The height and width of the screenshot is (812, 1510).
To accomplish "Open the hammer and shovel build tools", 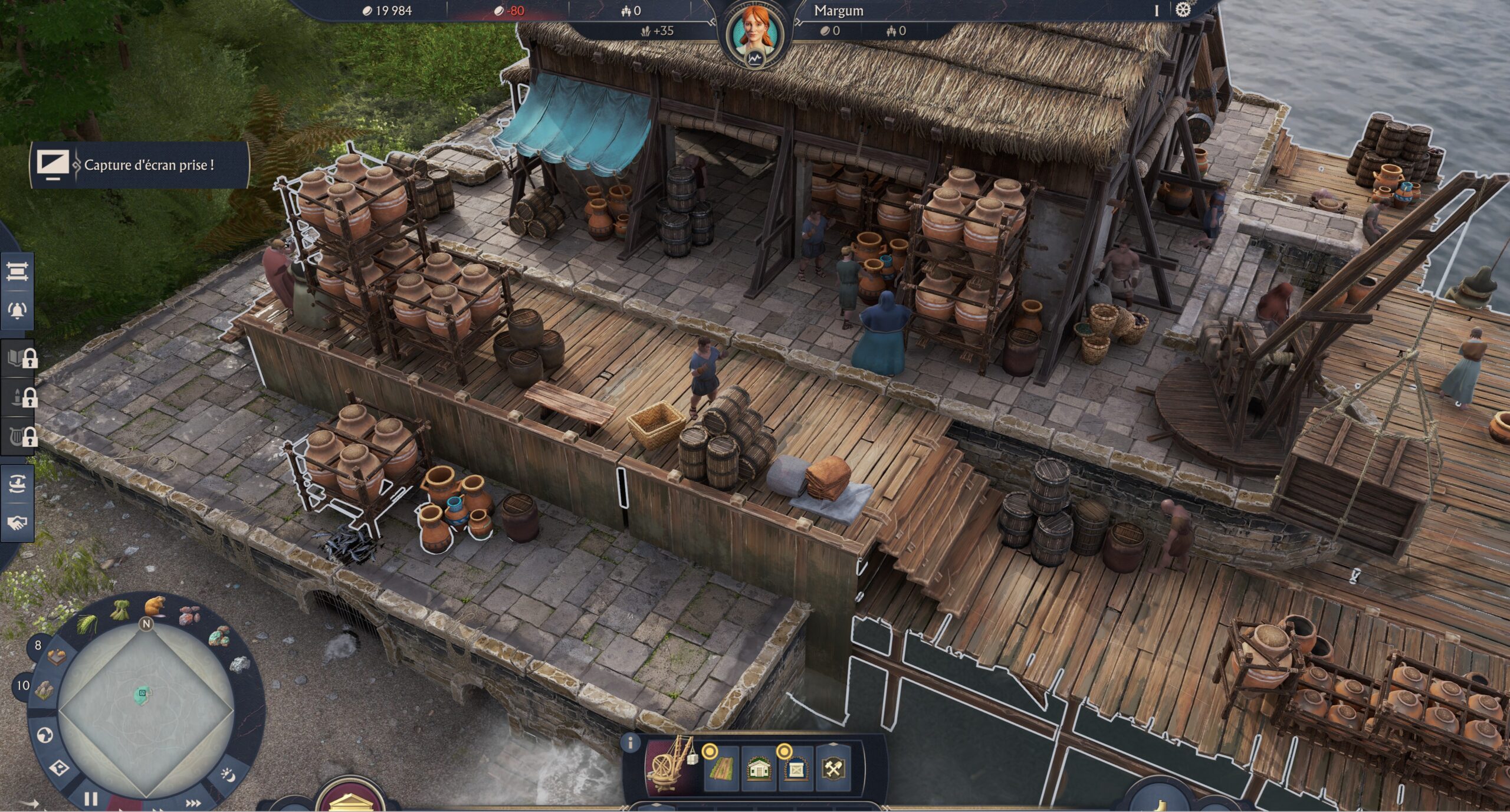I will coord(833,769).
